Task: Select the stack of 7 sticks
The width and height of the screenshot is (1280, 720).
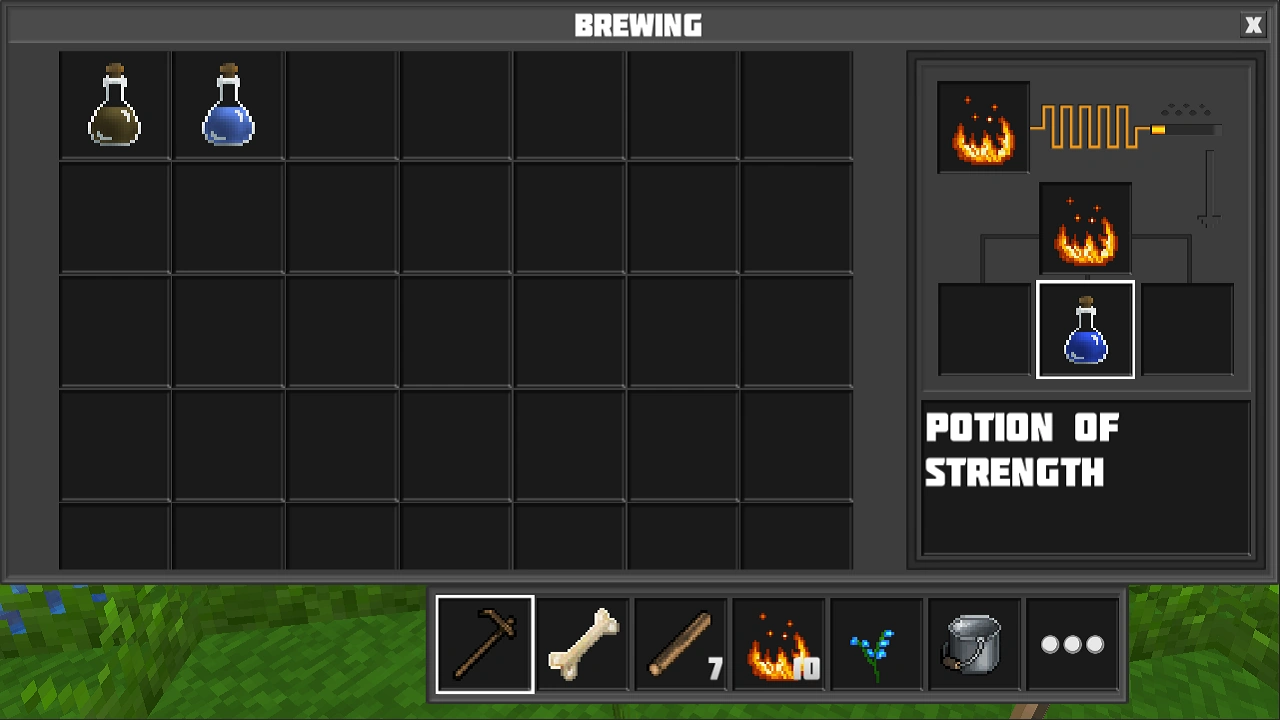Action: tap(680, 643)
